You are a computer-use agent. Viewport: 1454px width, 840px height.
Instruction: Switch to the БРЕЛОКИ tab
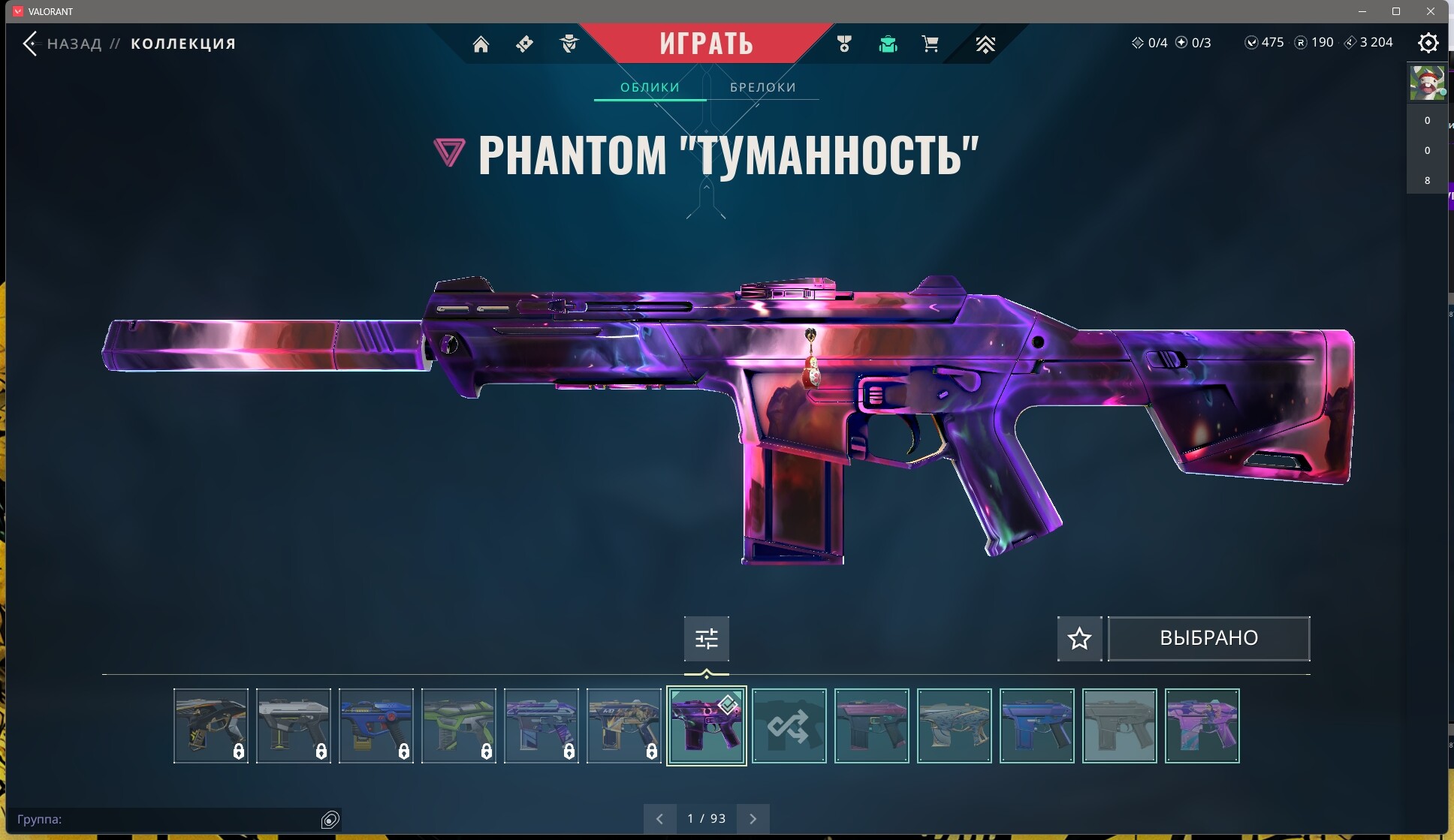point(762,87)
